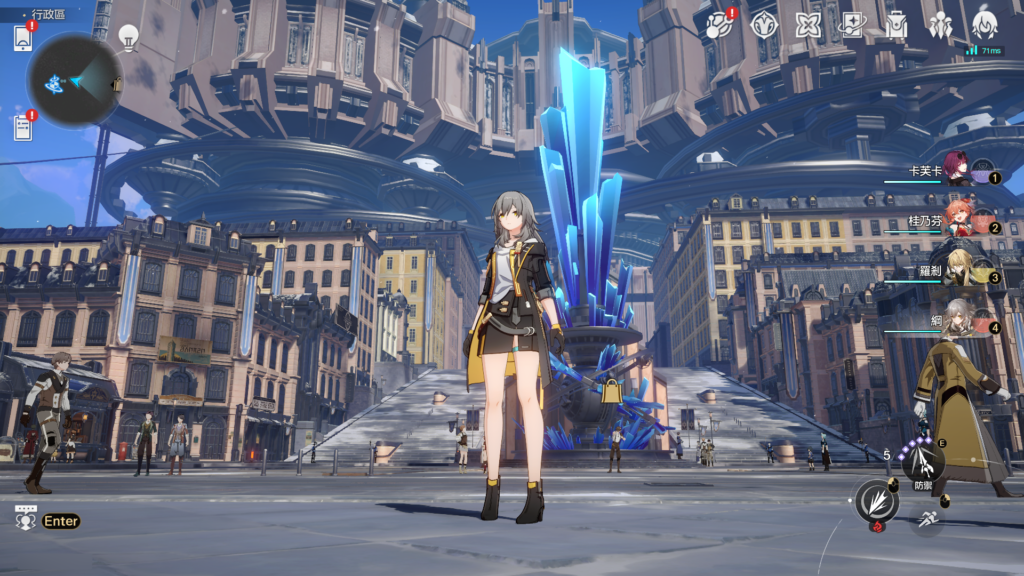This screenshot has width=1024, height=576.
Task: Trigger the basic attack button
Action: 875,500
